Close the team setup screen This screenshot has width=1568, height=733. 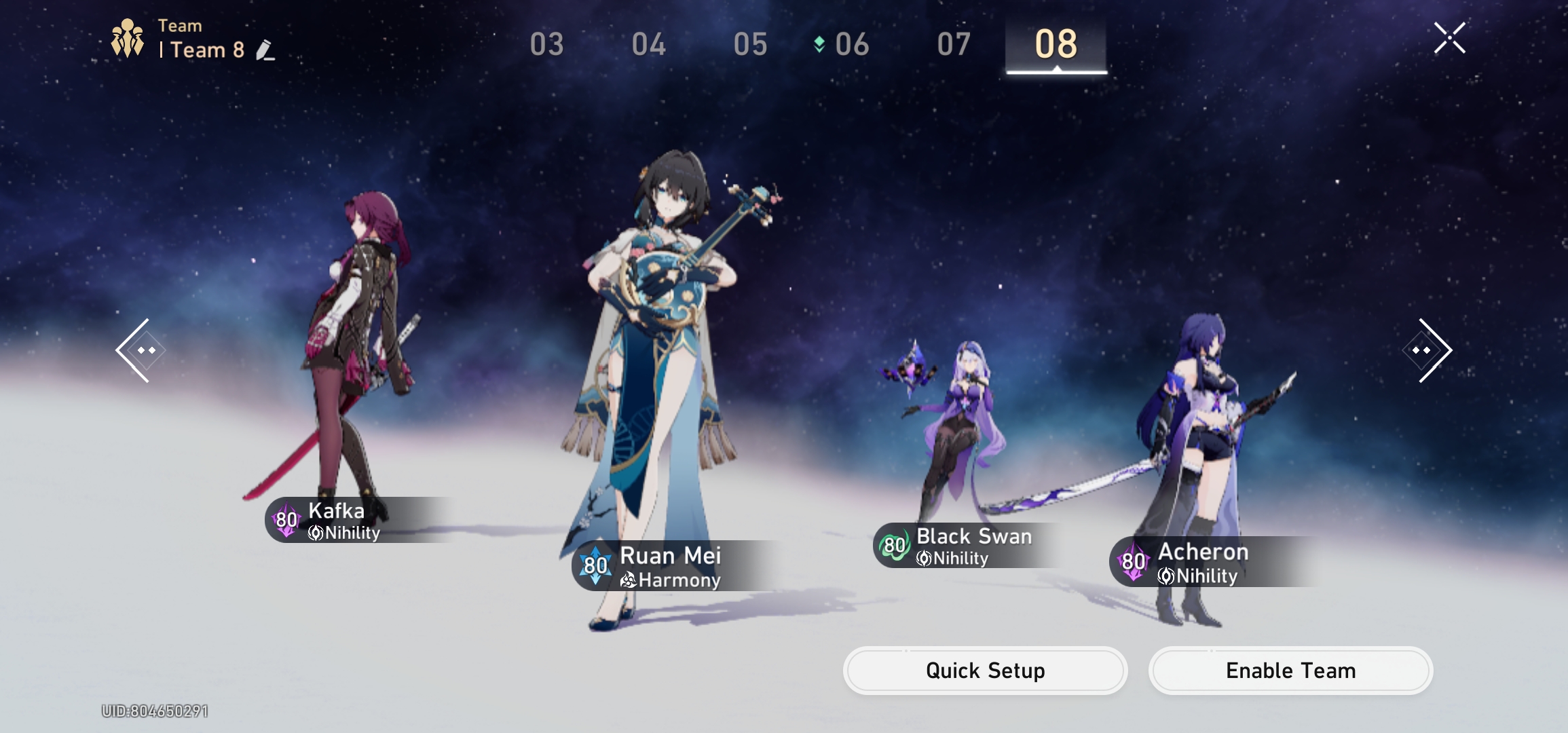(1449, 37)
